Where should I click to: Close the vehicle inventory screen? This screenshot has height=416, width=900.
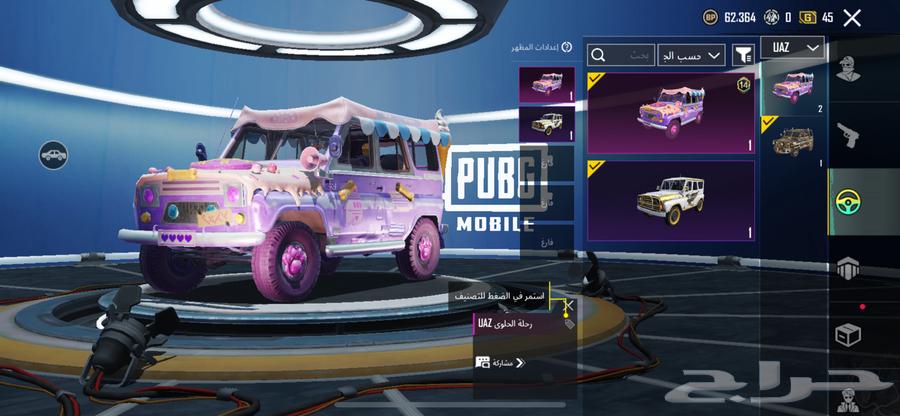[x=852, y=17]
